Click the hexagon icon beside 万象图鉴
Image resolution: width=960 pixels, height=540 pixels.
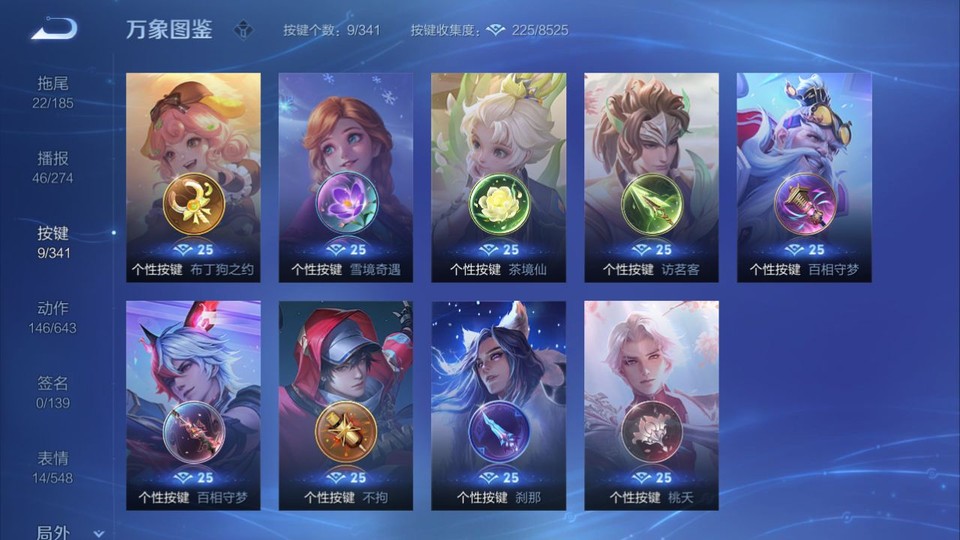point(243,30)
